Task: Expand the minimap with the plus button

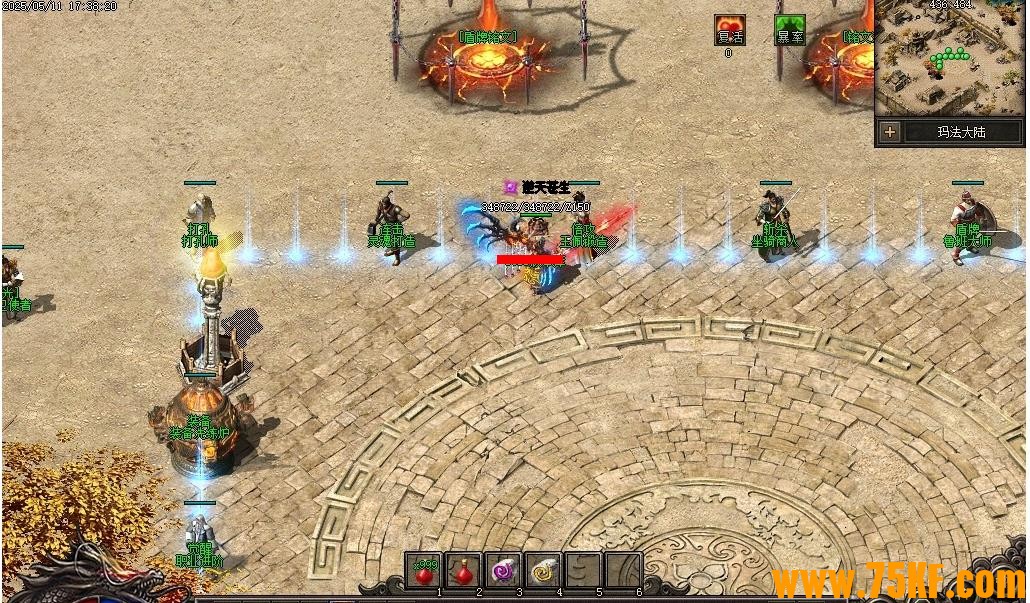Action: (x=890, y=132)
